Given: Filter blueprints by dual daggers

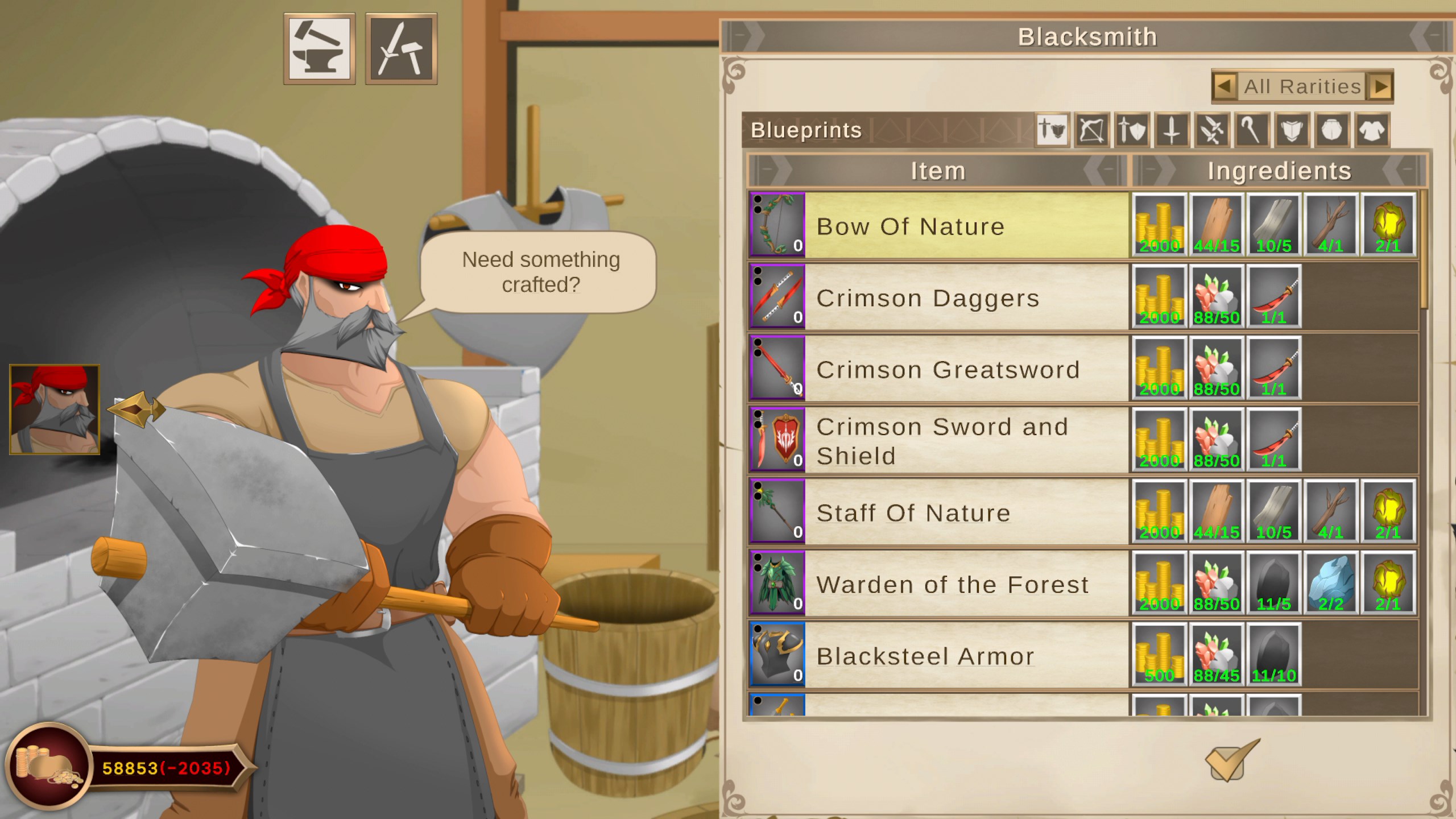Looking at the screenshot, I should [1210, 131].
